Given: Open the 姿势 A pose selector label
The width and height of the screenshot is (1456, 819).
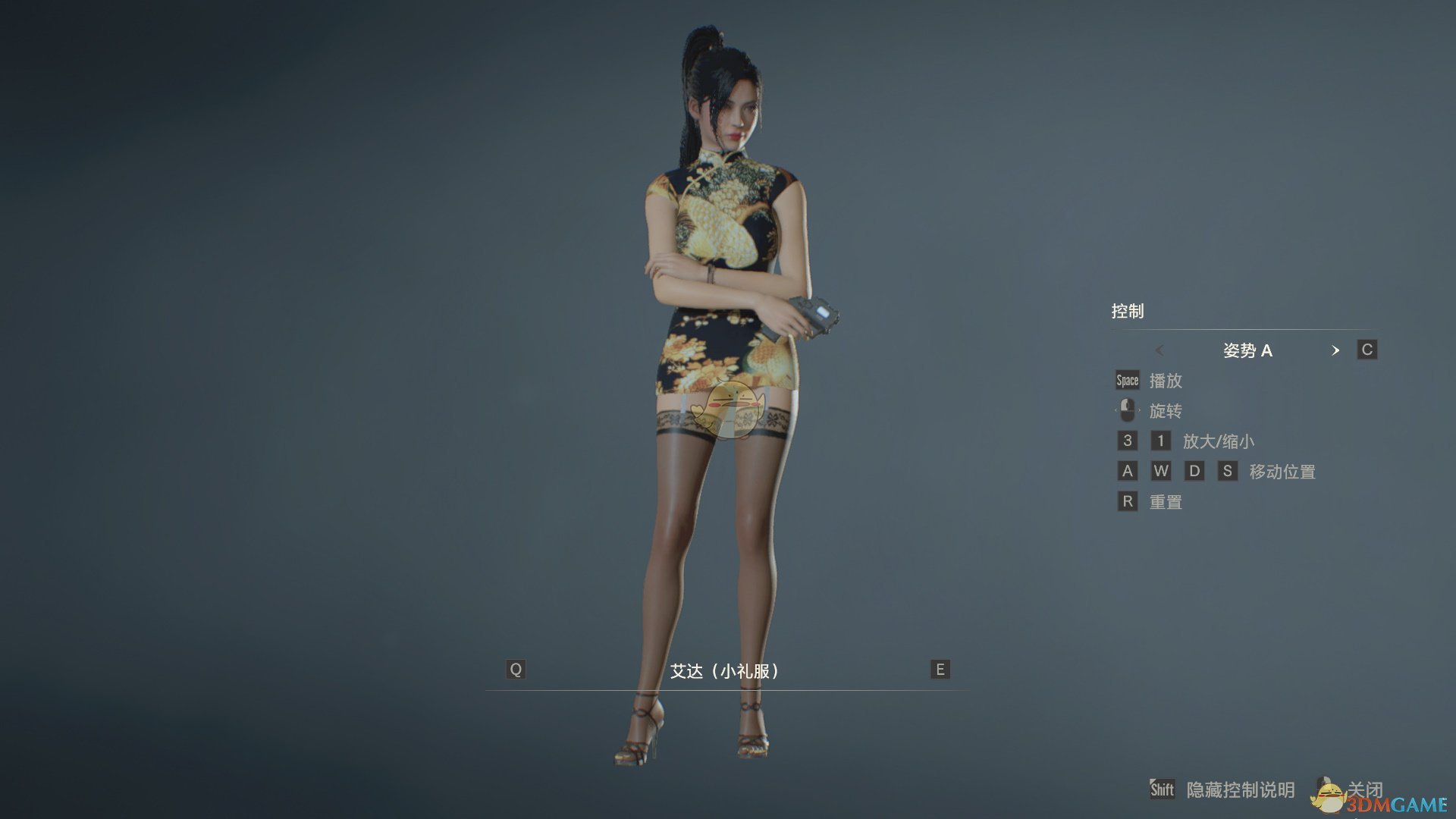Looking at the screenshot, I should pos(1249,350).
